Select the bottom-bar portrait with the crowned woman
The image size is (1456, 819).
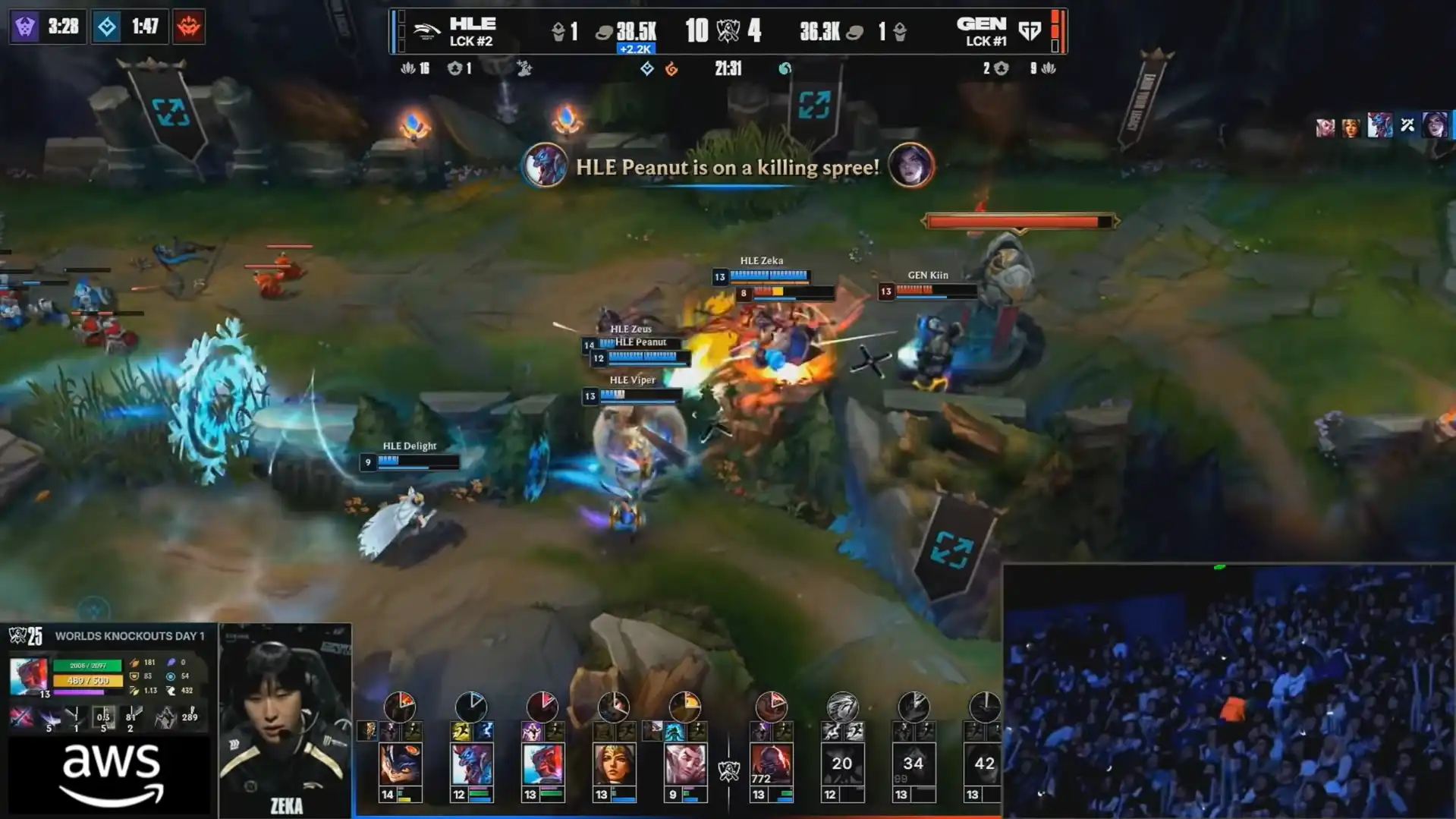(614, 764)
